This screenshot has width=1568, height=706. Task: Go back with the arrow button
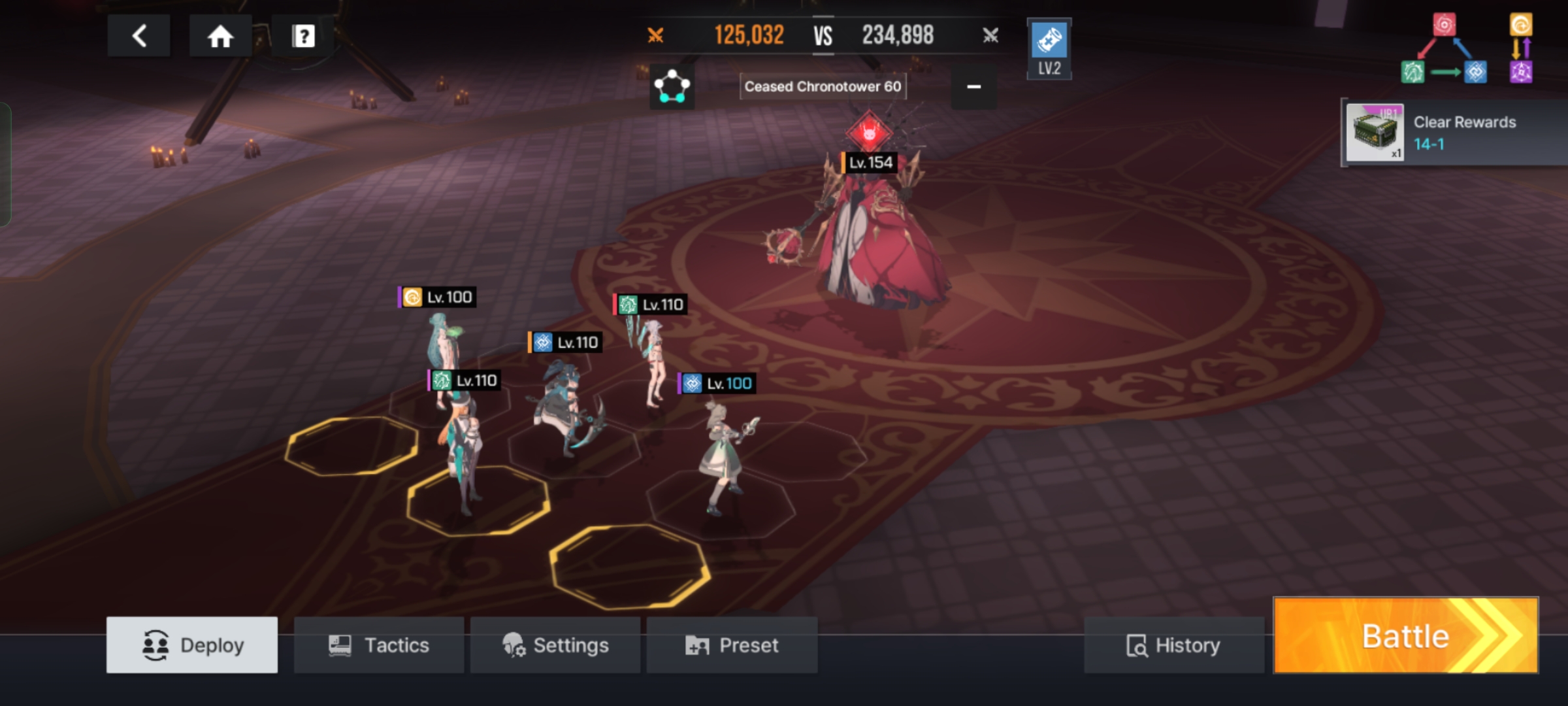pyautogui.click(x=139, y=36)
